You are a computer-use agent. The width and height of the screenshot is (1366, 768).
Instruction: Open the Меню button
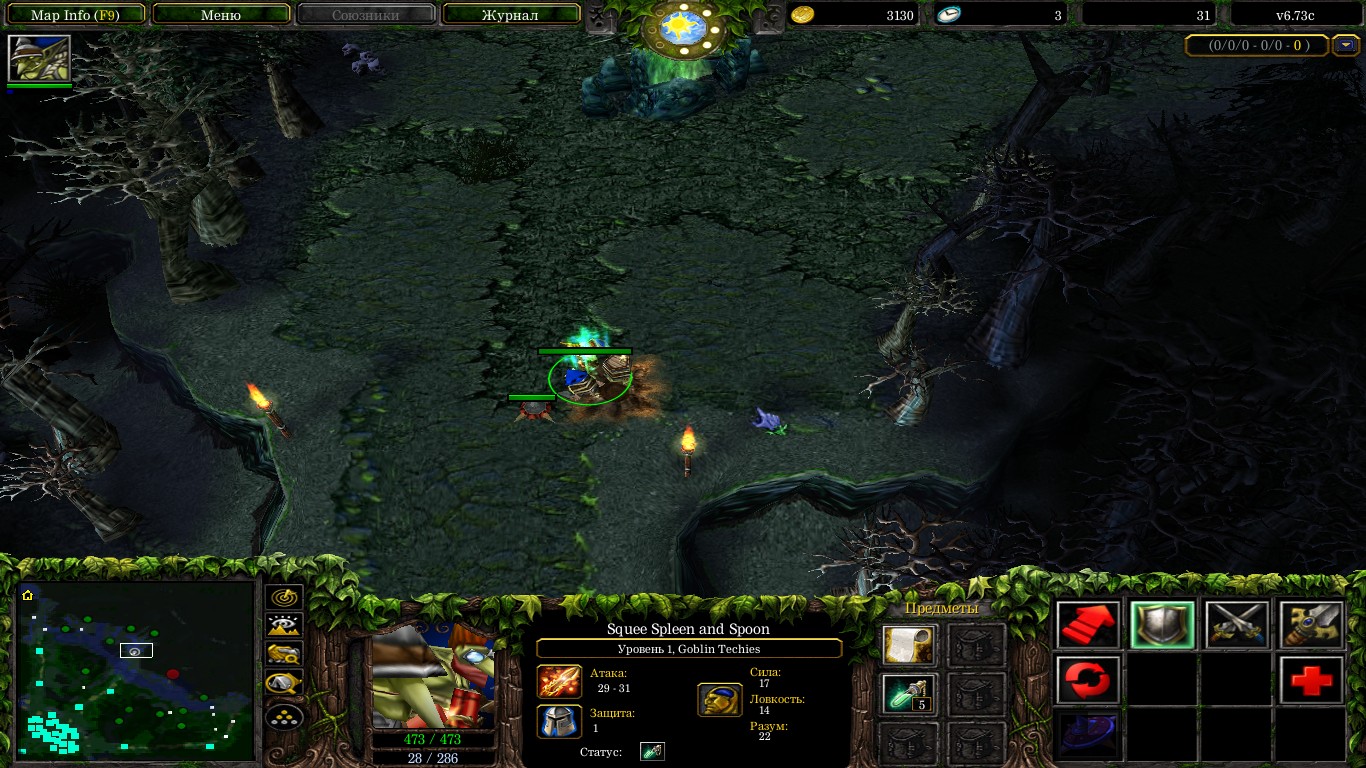click(221, 15)
